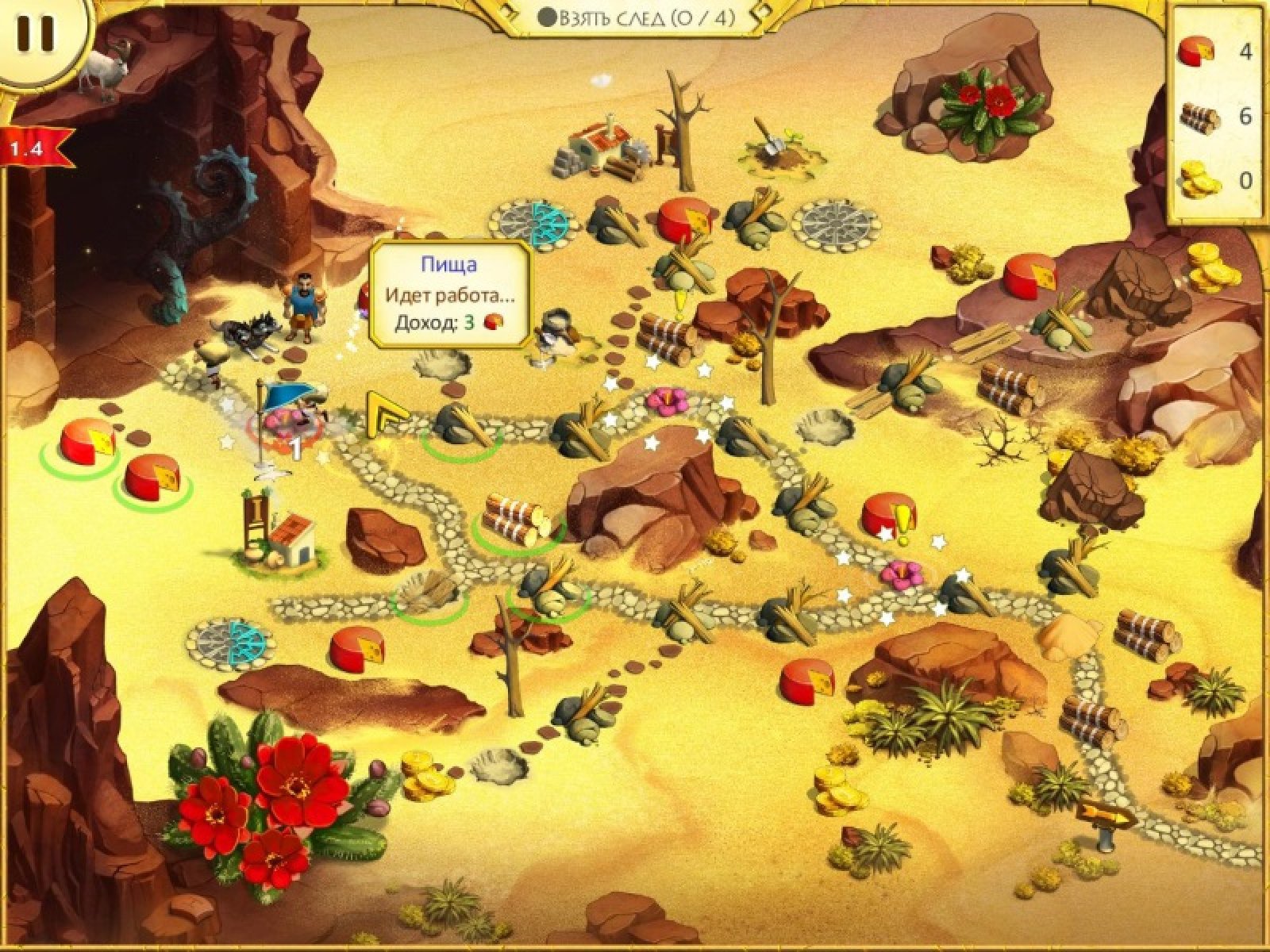The height and width of the screenshot is (952, 1270).
Task: Click the 'Взять след (0 / 4)' objective tracker
Action: tap(636, 17)
